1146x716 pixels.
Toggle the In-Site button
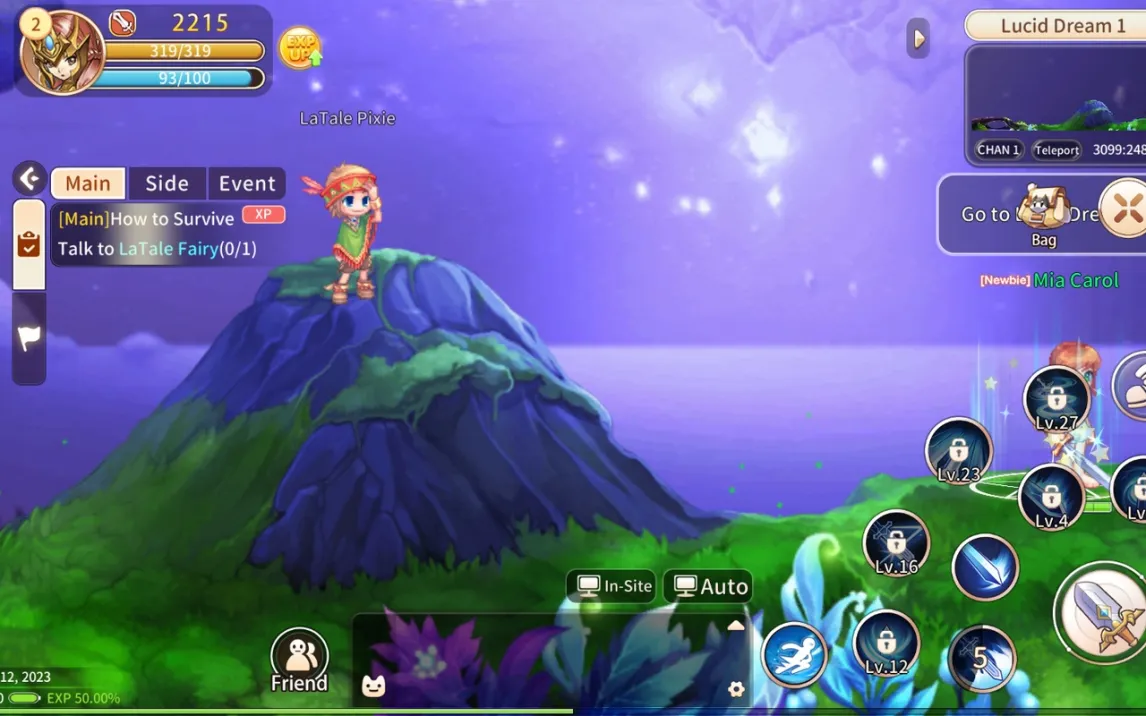click(x=612, y=586)
